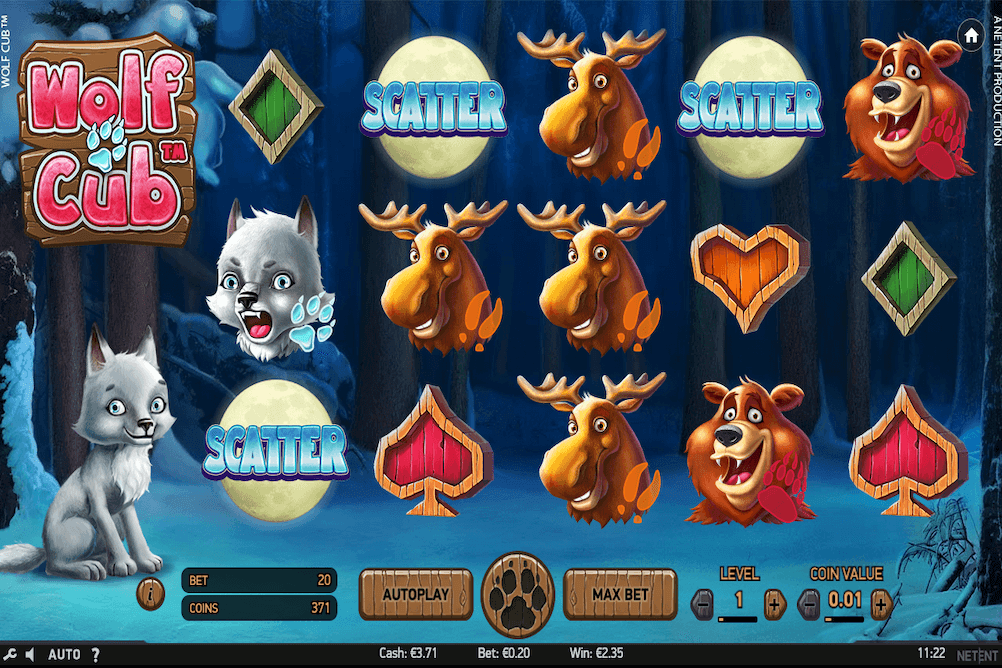Open the wrench game settings
This screenshot has height=668, width=1002.
9,655
